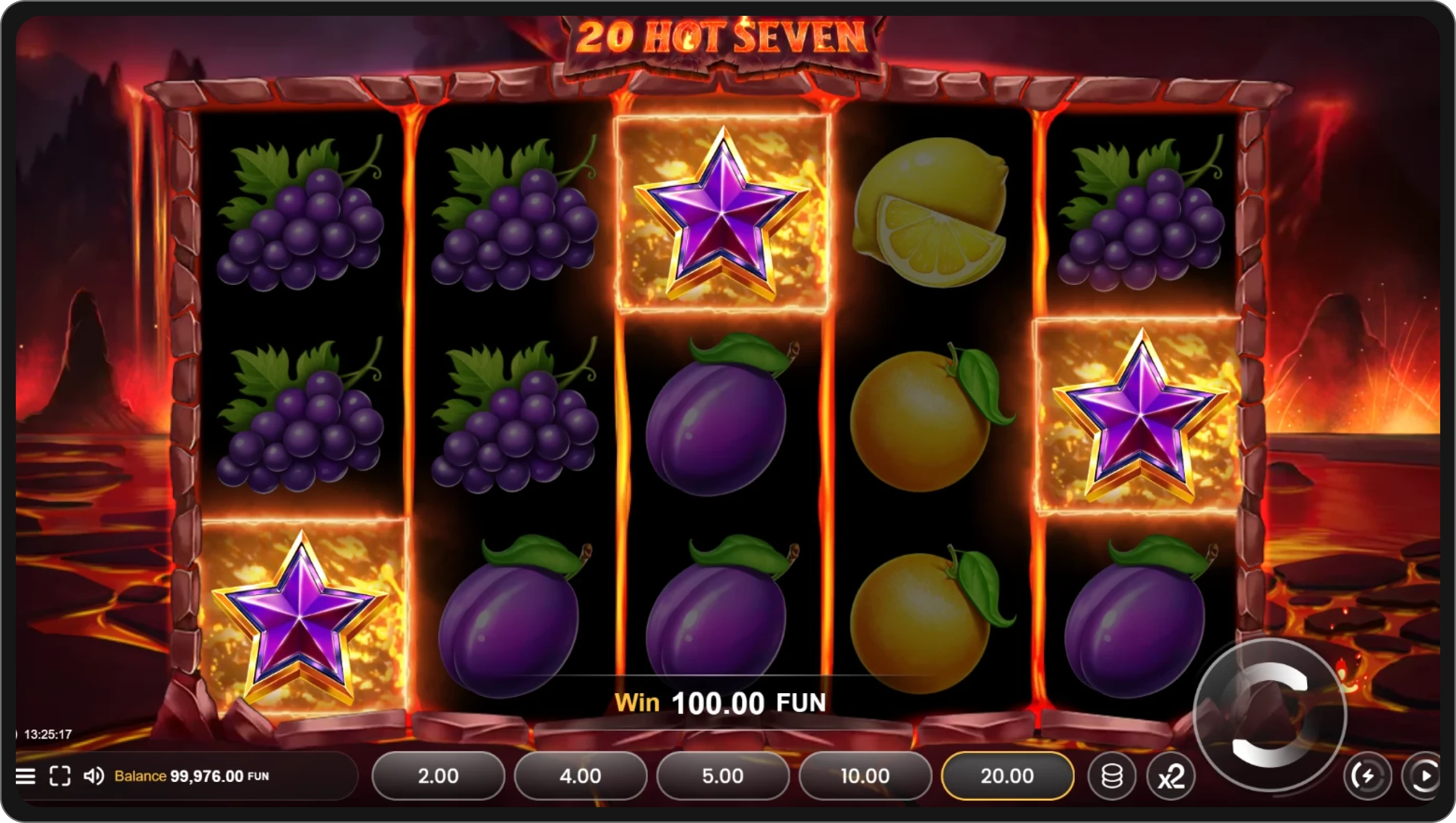This screenshot has height=823, width=1456.
Task: Open the coin bet settings
Action: pos(1114,776)
